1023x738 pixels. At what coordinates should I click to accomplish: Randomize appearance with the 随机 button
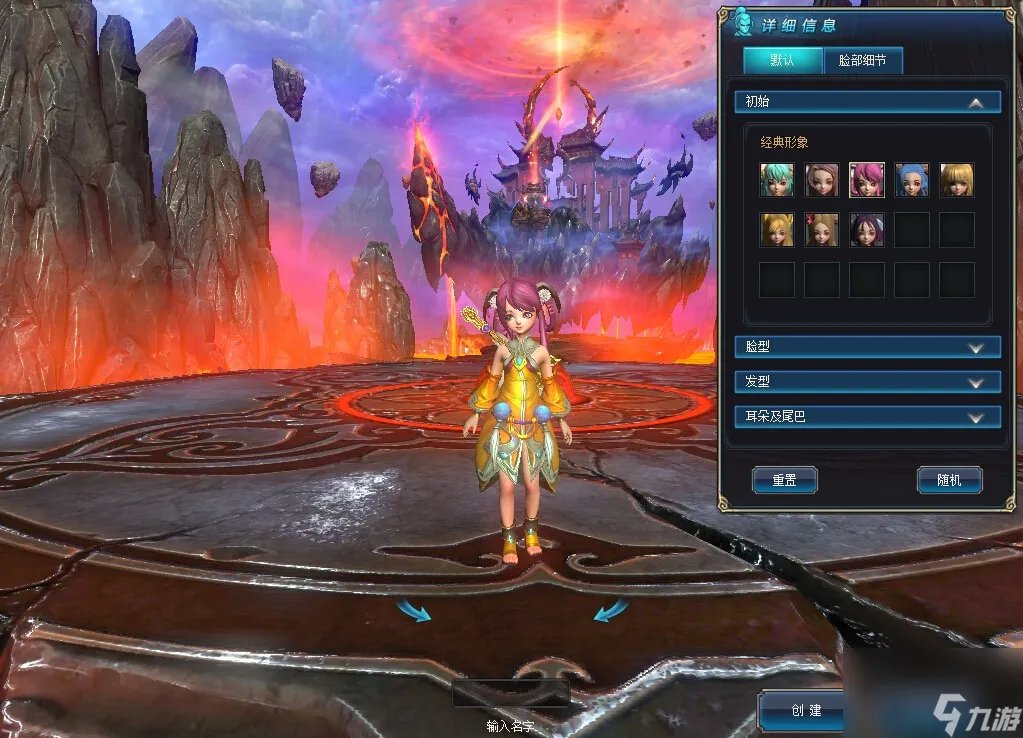949,480
